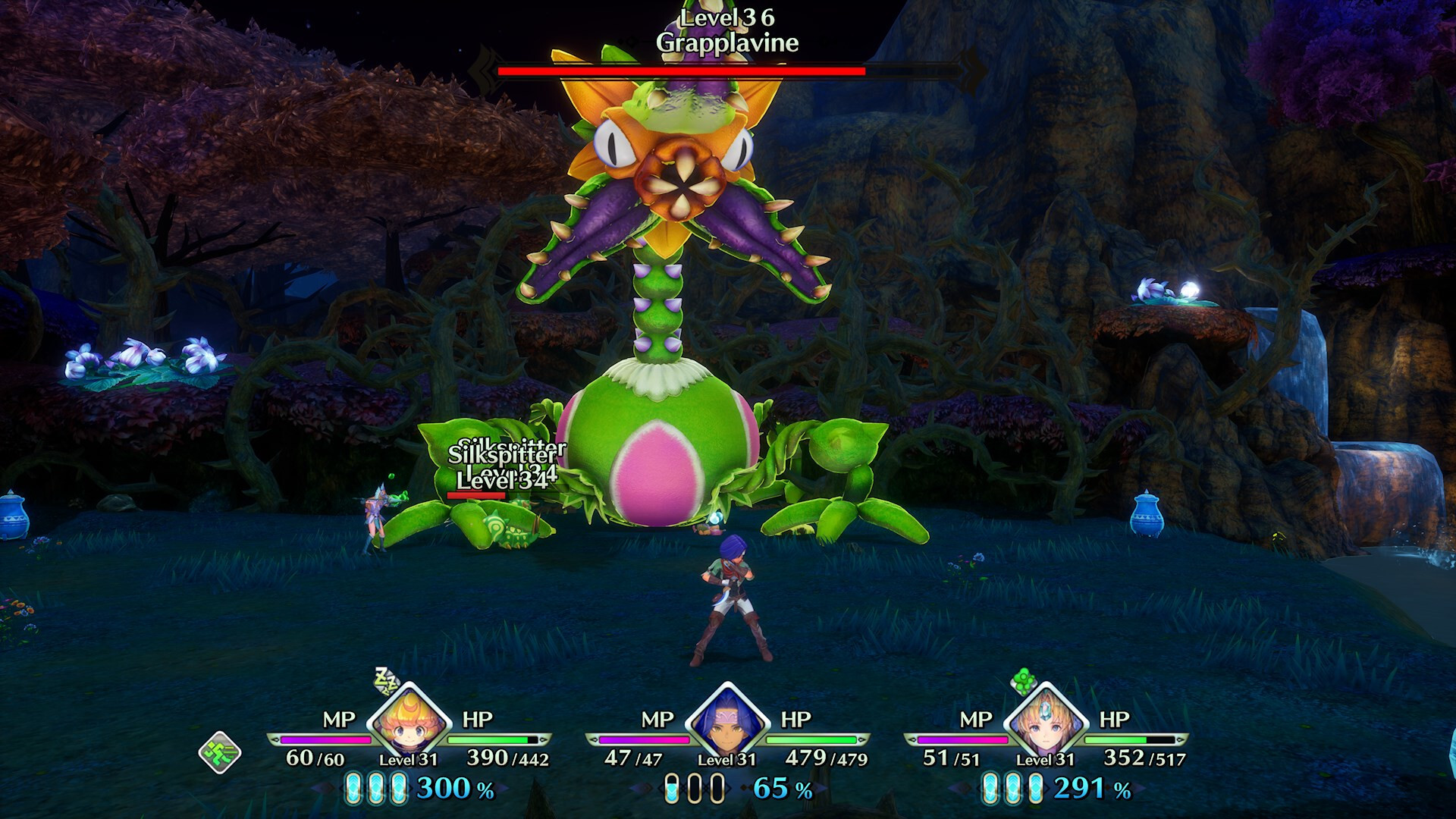Click the Zzz sleep status icon above Charlotte's portrait
The height and width of the screenshot is (819, 1456).
[x=384, y=682]
